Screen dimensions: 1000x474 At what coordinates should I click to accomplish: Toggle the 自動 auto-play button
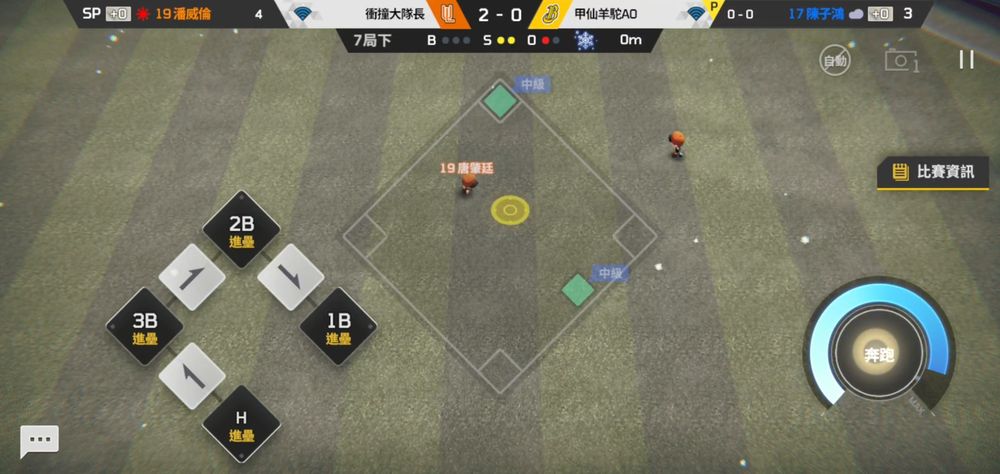(x=835, y=60)
